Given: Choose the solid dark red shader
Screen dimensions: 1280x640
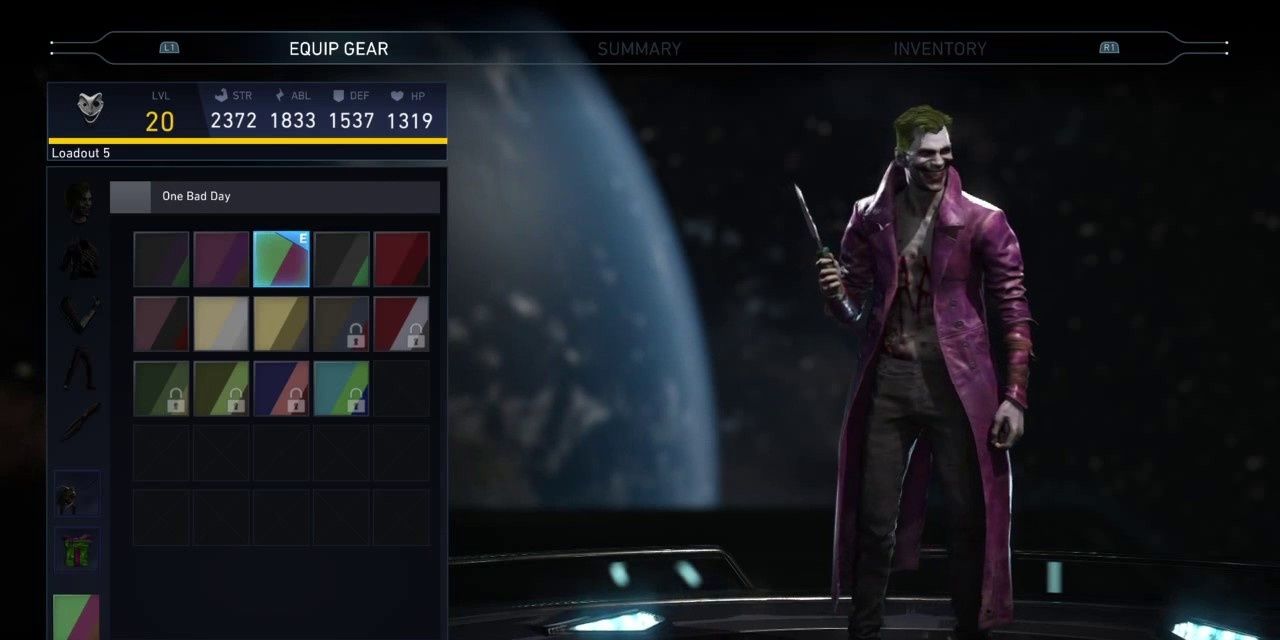Looking at the screenshot, I should [x=401, y=259].
